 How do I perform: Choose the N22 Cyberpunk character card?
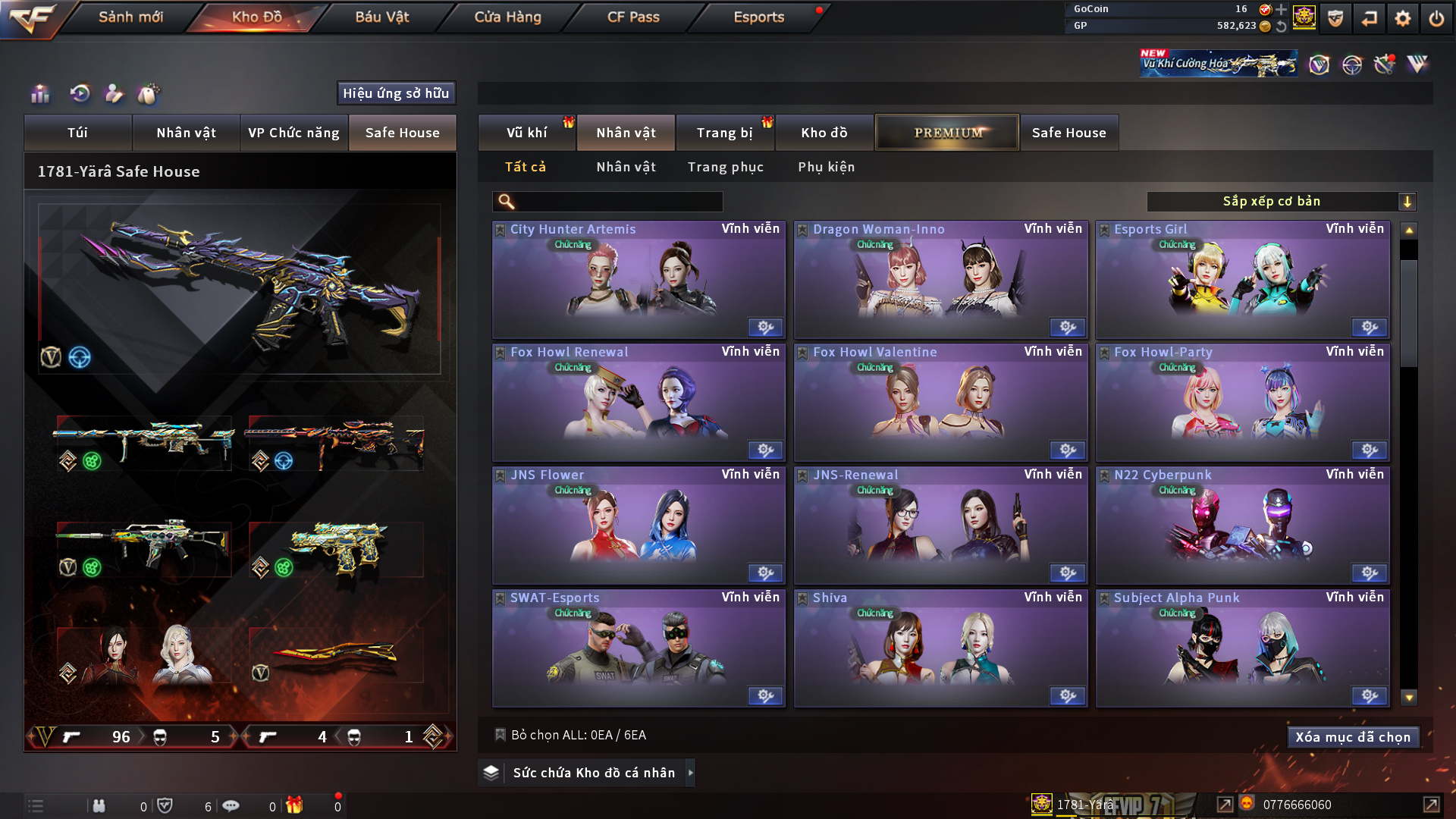click(x=1242, y=525)
